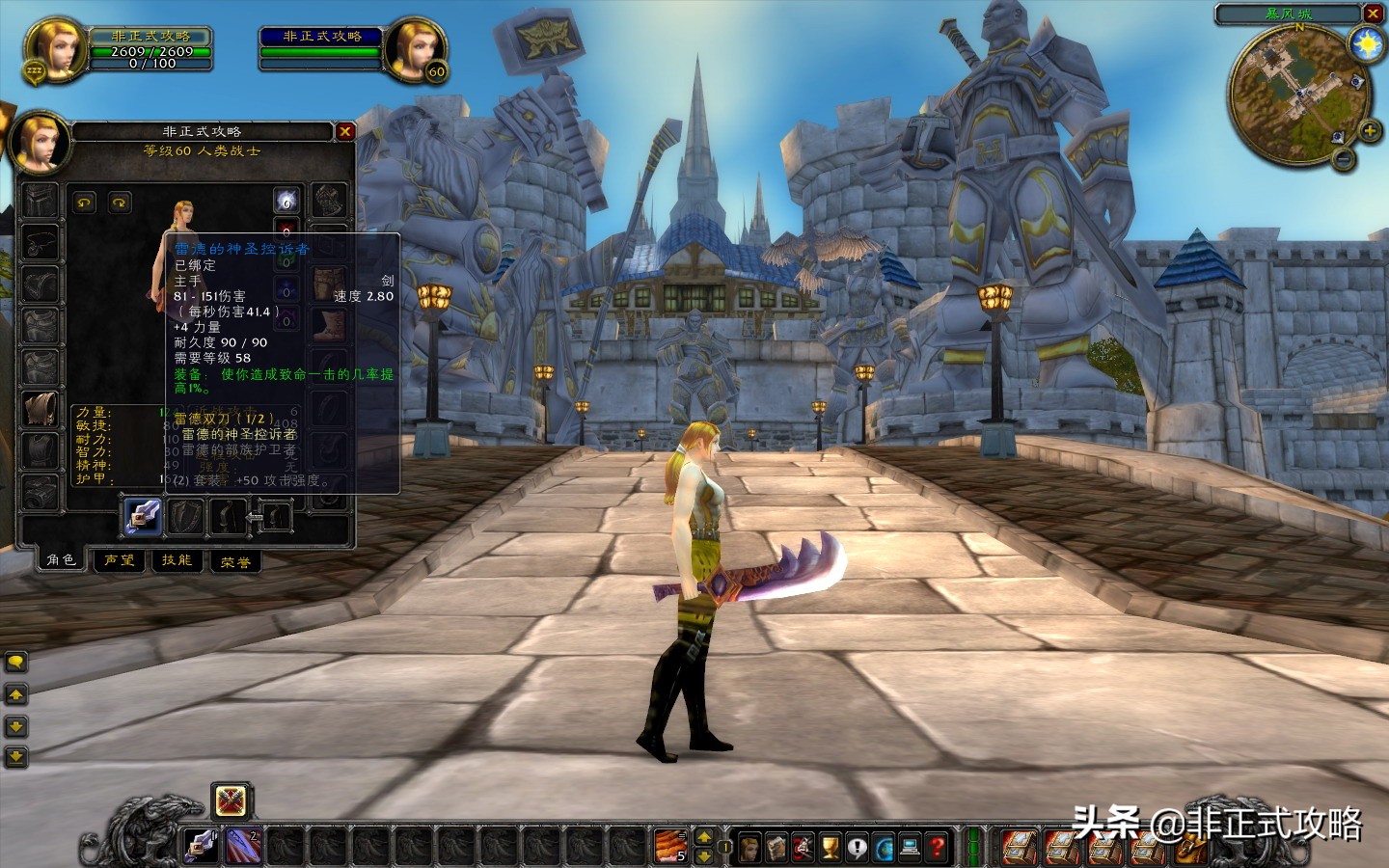Activate the first action bar sword ability
This screenshot has width=1389, height=868.
pos(202,847)
